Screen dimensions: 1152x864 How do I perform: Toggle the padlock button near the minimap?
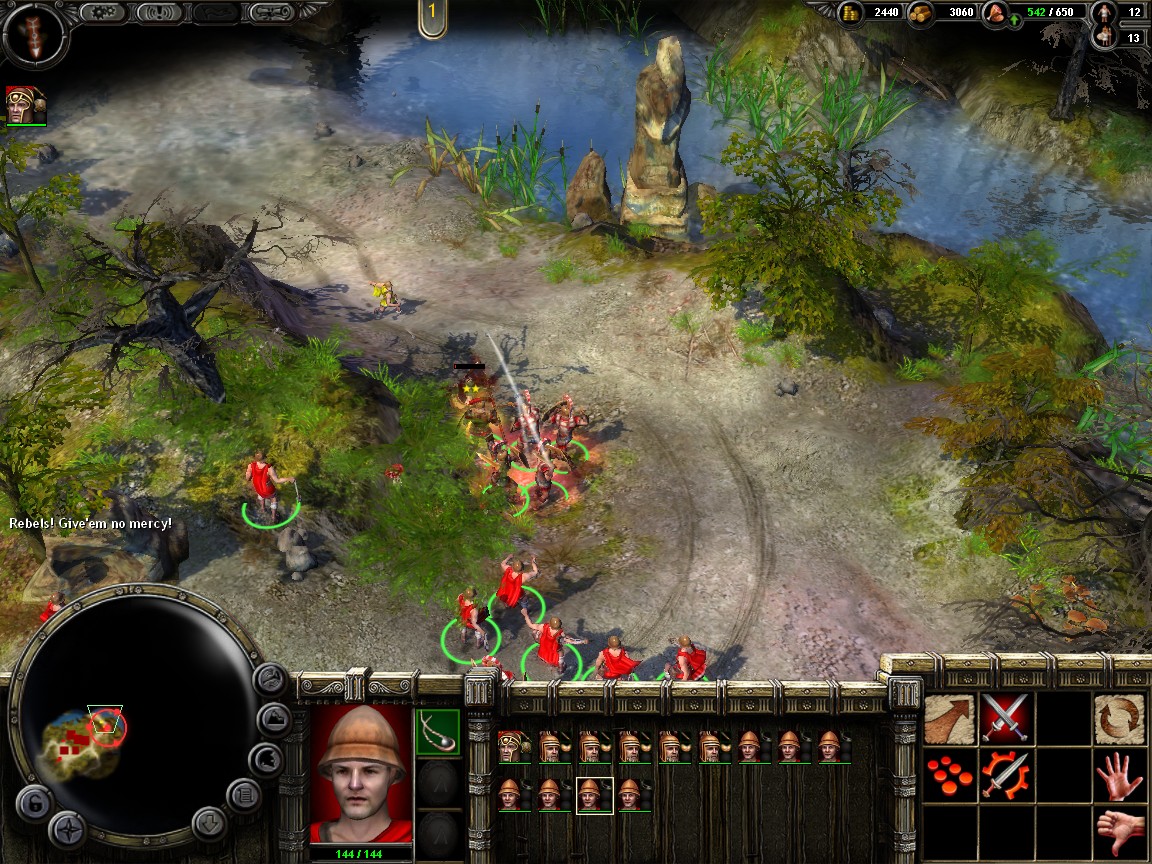33,803
